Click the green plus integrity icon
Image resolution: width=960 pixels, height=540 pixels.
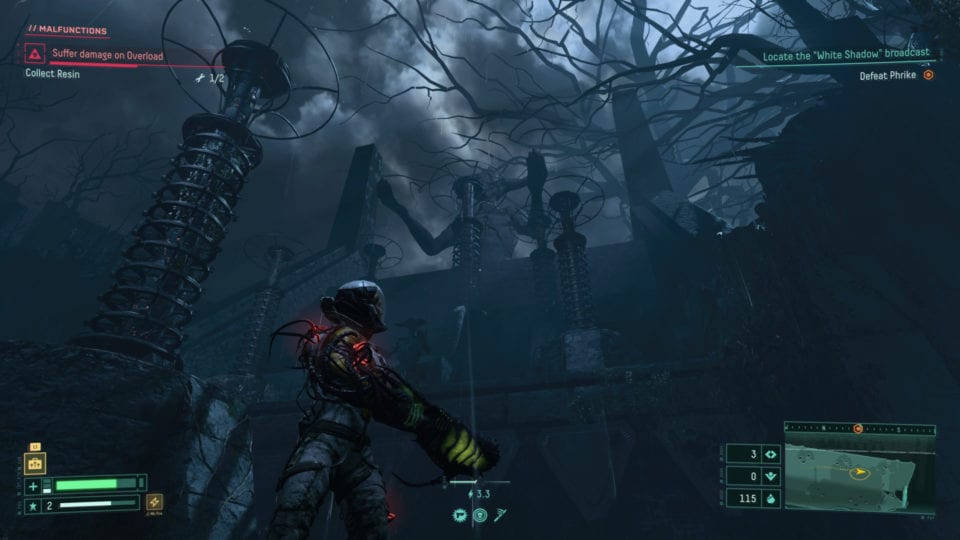[34, 486]
